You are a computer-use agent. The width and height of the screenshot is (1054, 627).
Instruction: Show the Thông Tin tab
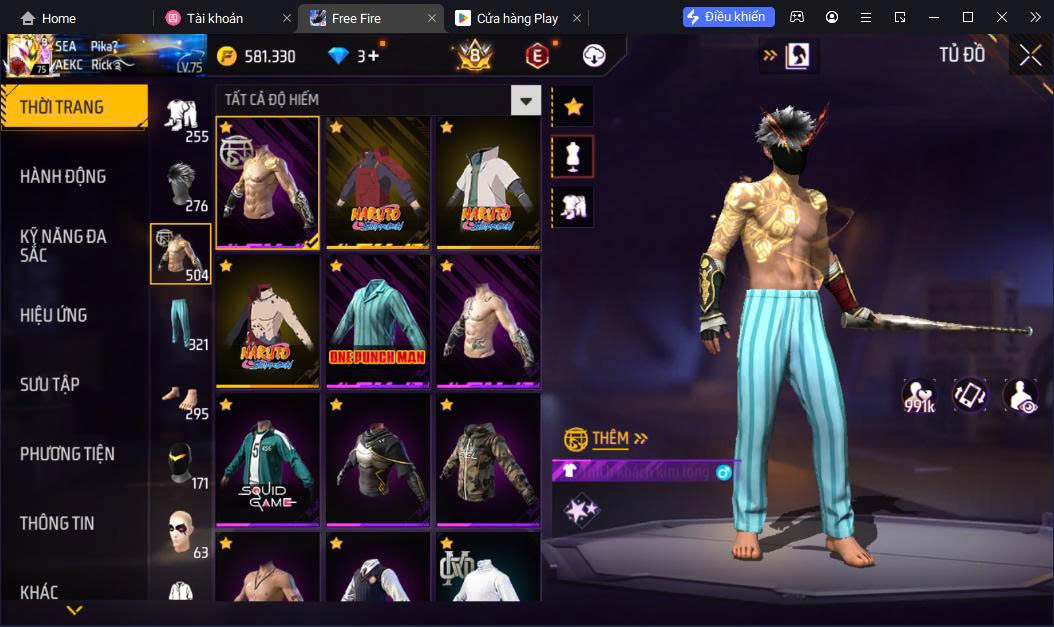click(x=57, y=523)
